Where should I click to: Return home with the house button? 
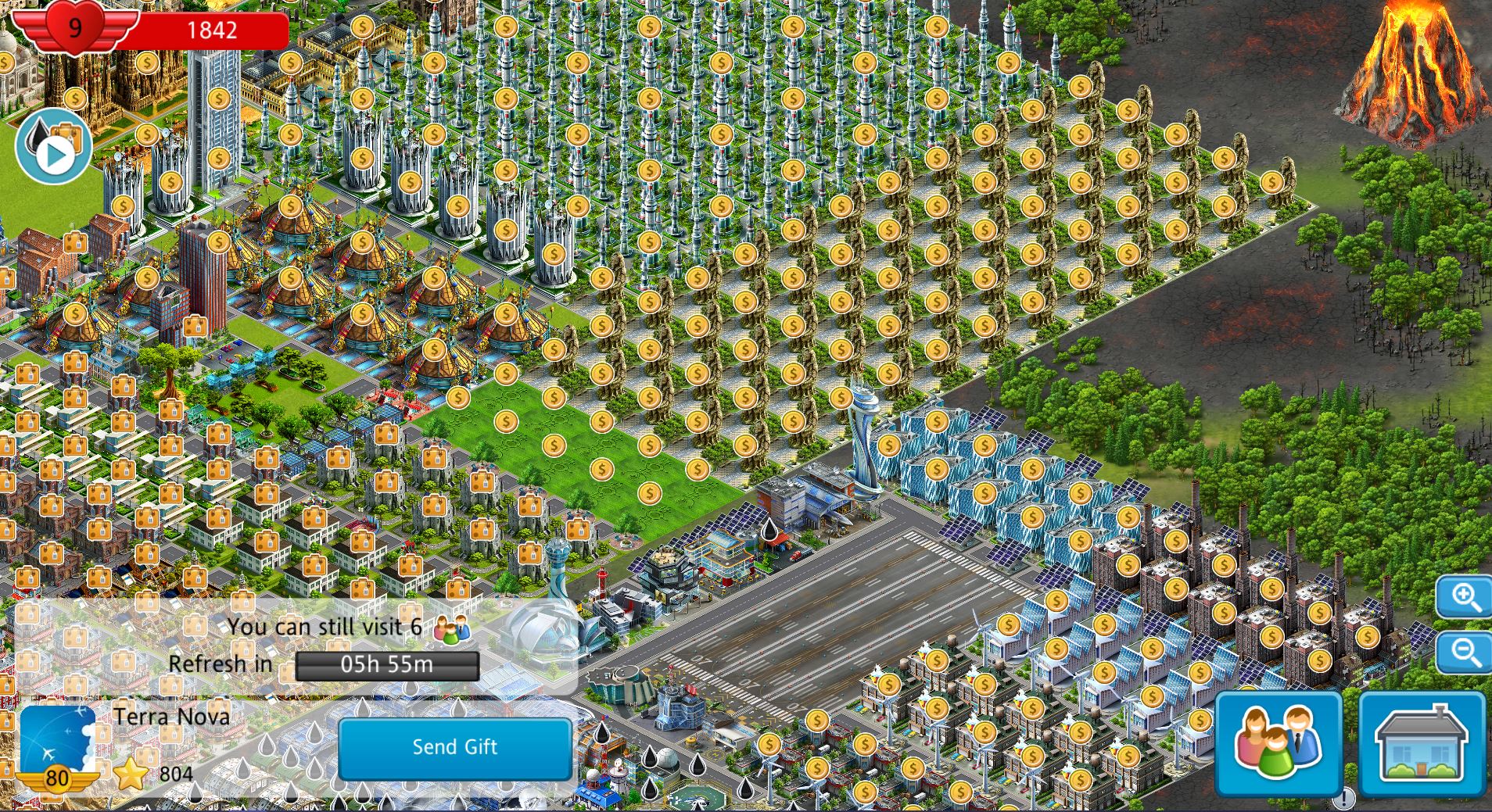1422,742
